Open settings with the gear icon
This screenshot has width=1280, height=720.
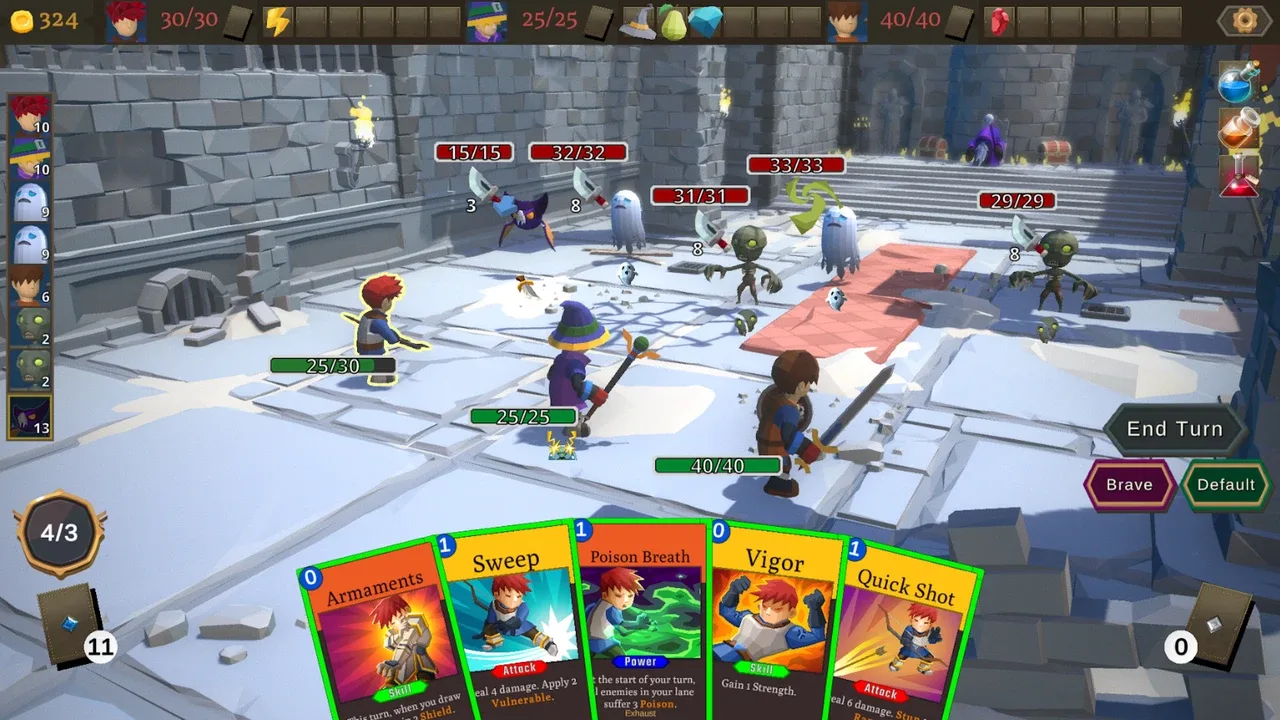coord(1244,20)
